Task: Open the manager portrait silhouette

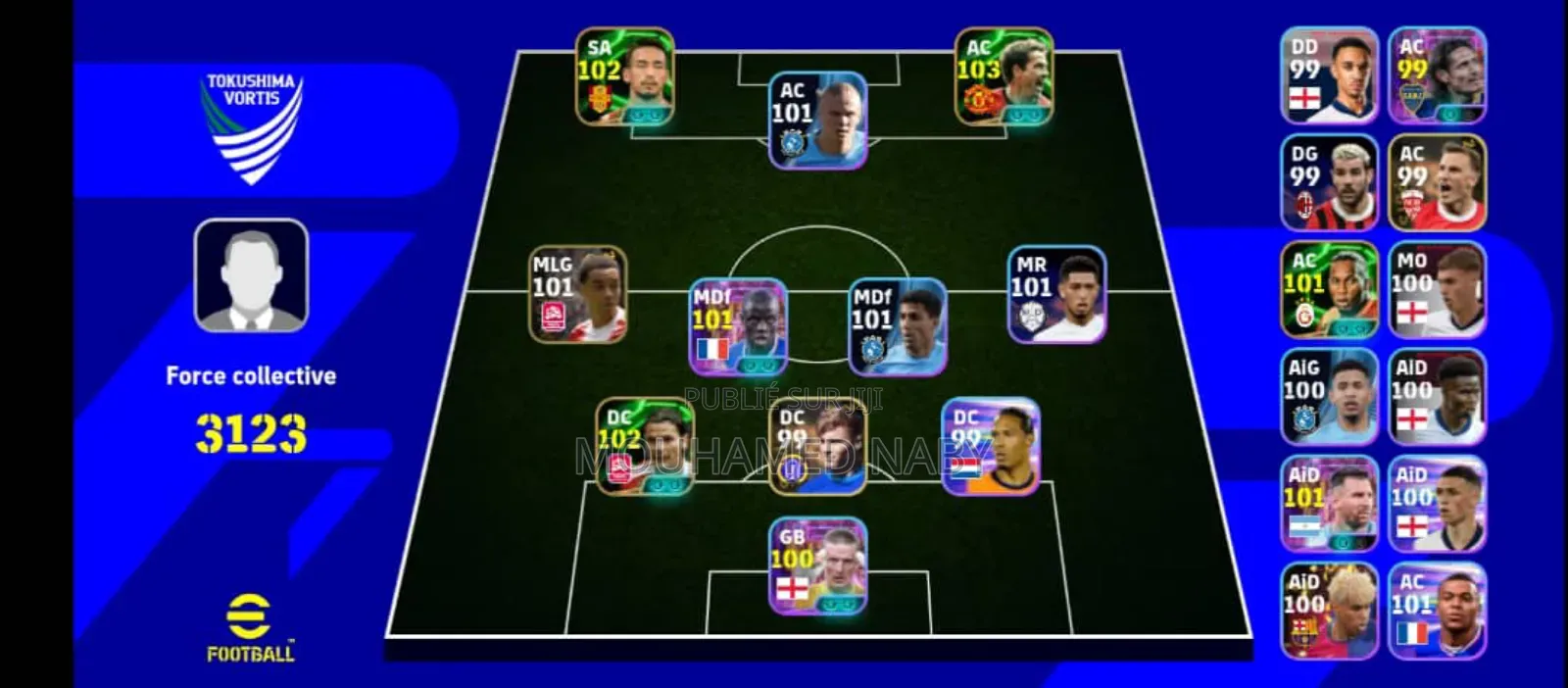Action: click(x=251, y=275)
